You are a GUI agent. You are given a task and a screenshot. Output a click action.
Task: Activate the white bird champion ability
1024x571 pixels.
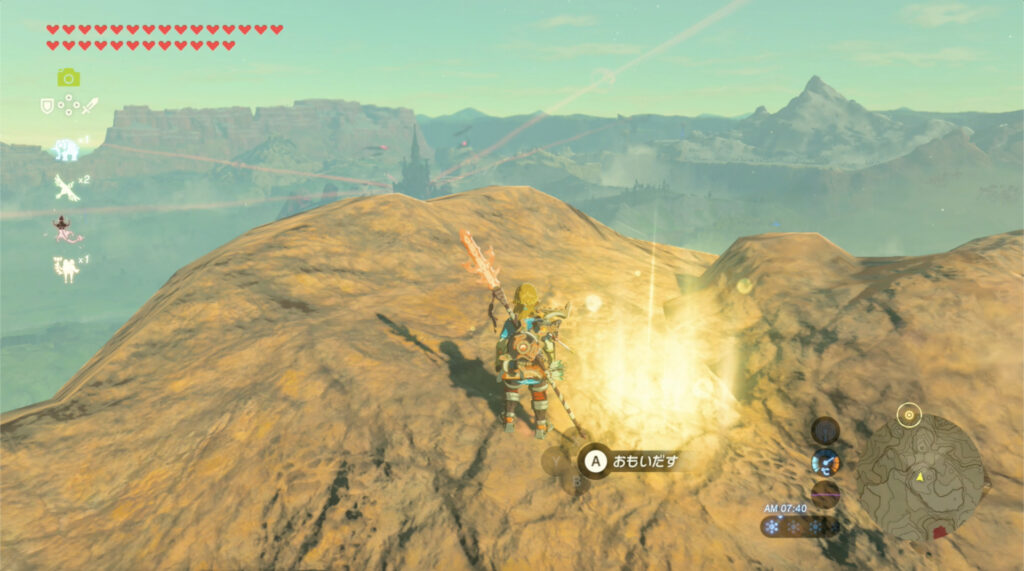[x=66, y=187]
